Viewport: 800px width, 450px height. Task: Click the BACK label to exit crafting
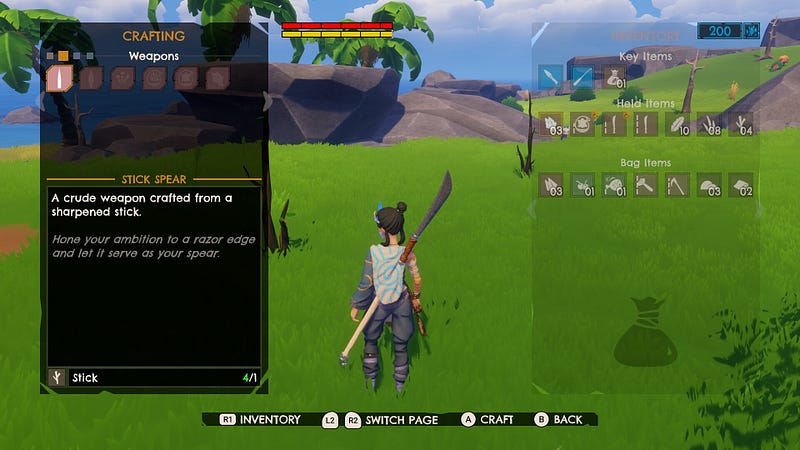pyautogui.click(x=568, y=420)
